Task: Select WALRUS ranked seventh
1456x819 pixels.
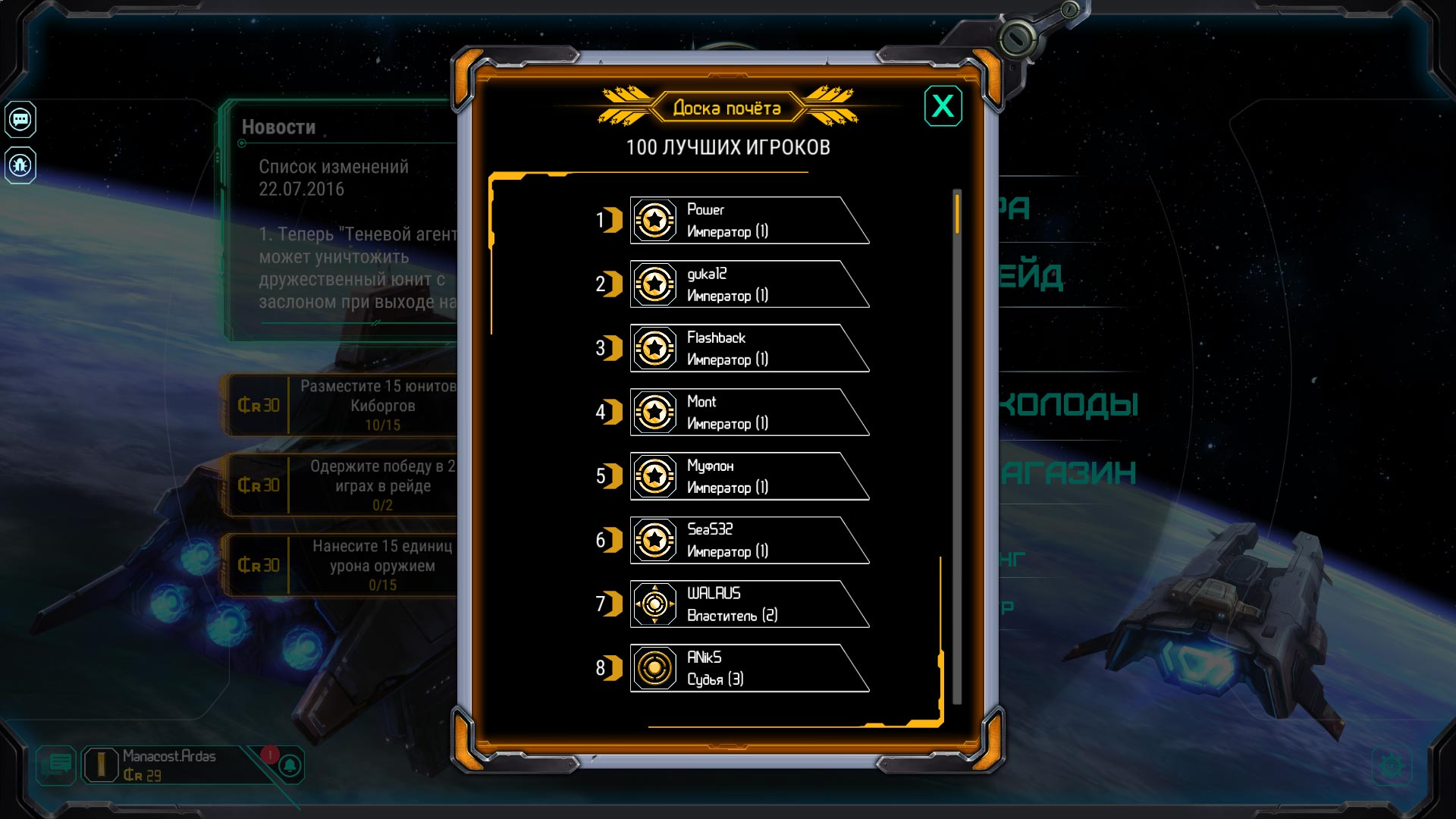Action: [x=747, y=604]
